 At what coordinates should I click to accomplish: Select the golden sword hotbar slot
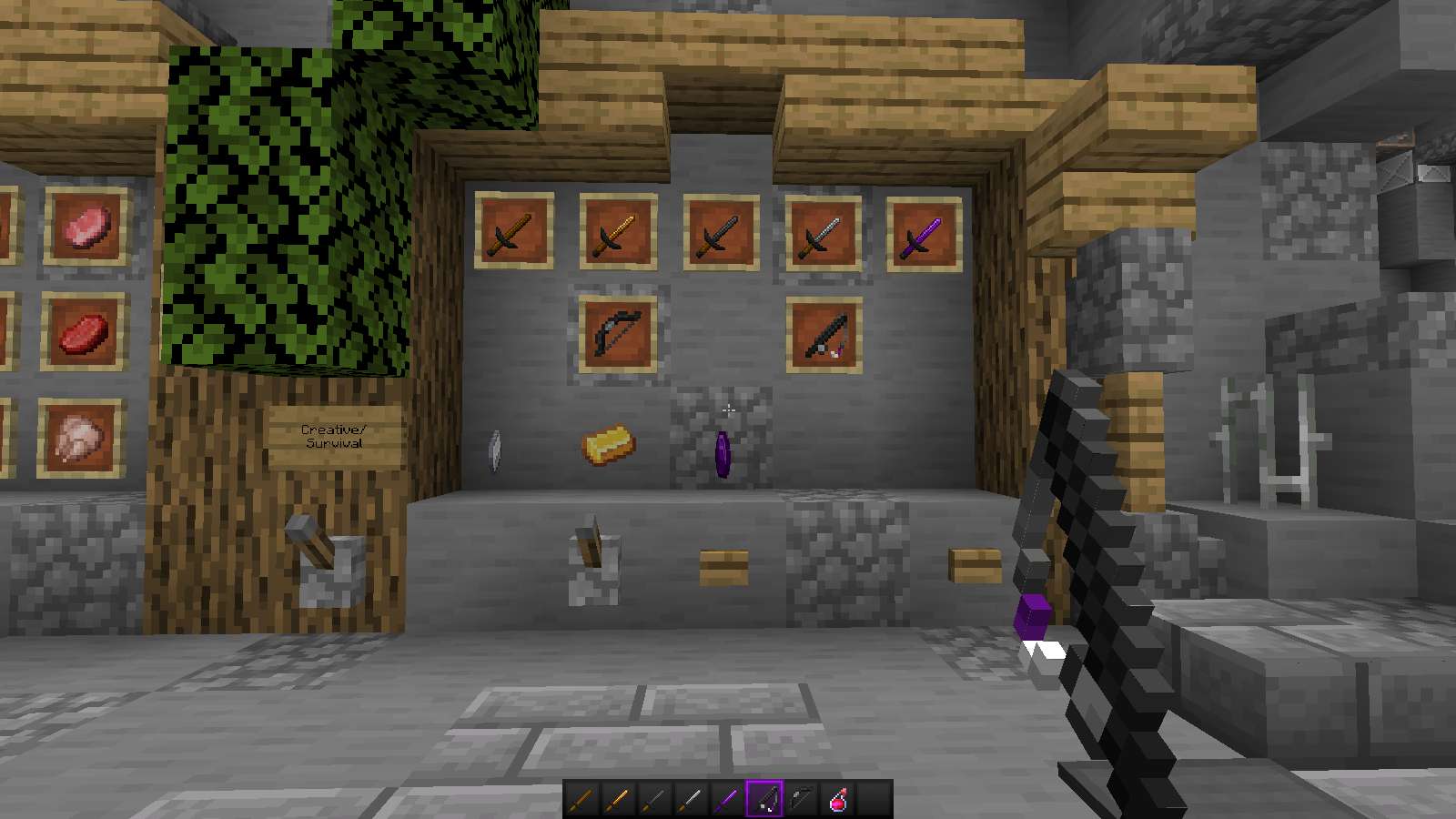[x=618, y=800]
